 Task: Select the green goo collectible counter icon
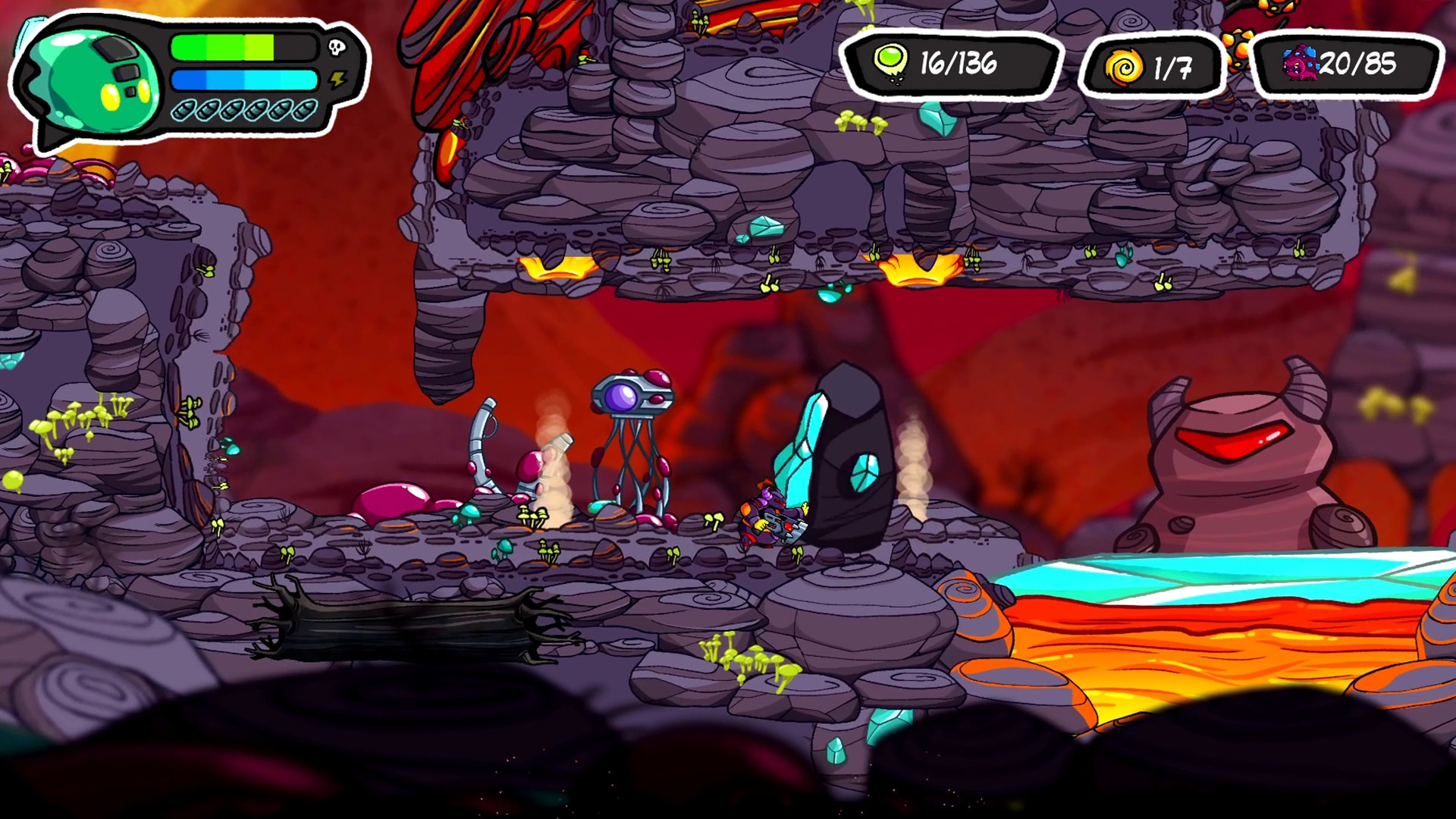tap(890, 62)
